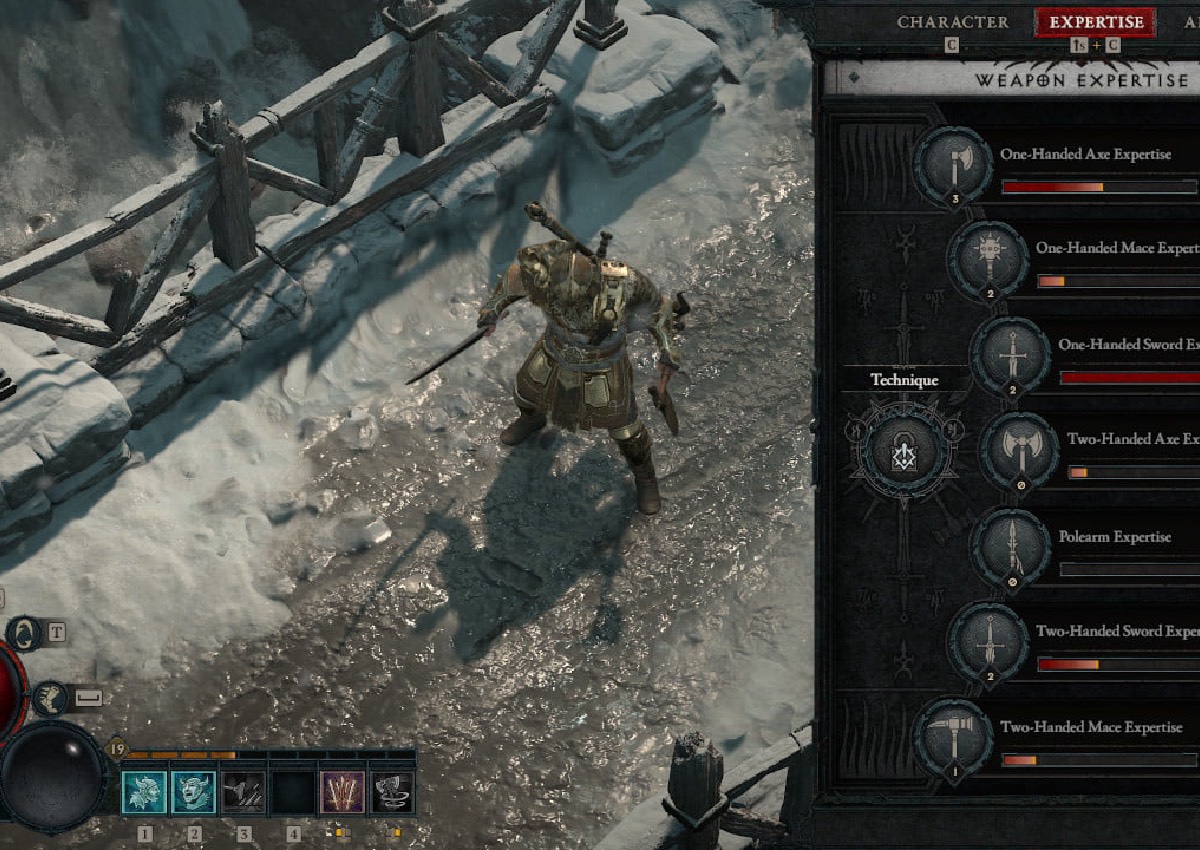Click the boot evade icon
The width and height of the screenshot is (1200, 850).
click(x=50, y=698)
